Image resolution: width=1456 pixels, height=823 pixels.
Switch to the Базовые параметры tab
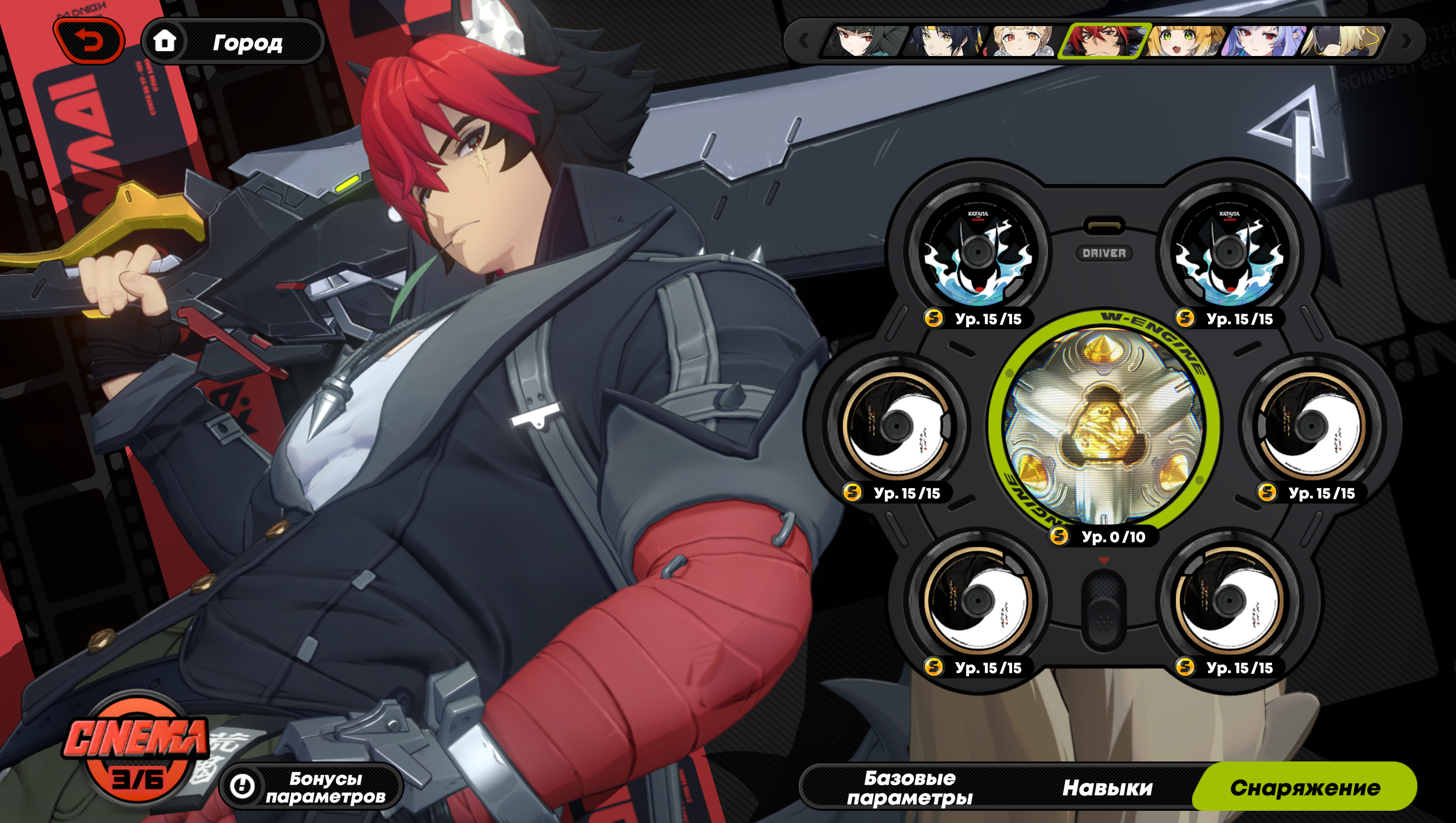click(x=909, y=788)
